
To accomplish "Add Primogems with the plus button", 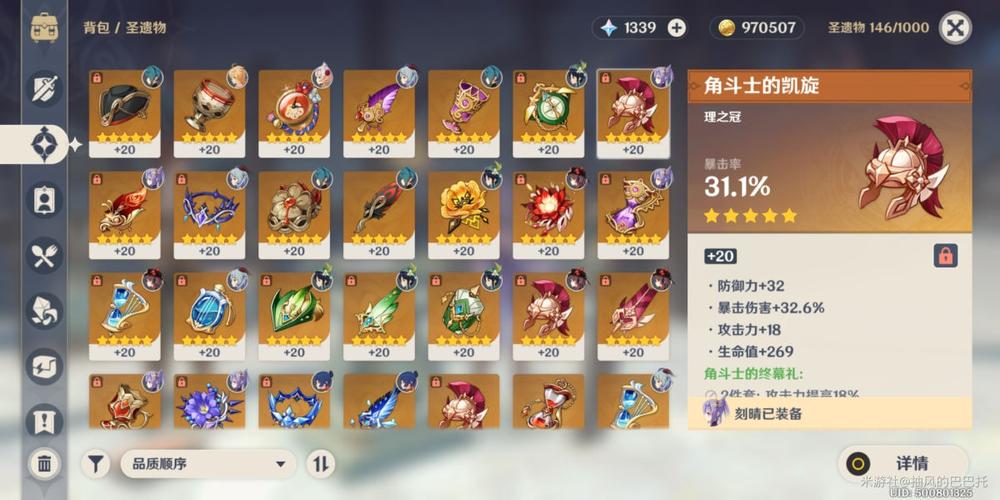I will 677,28.
